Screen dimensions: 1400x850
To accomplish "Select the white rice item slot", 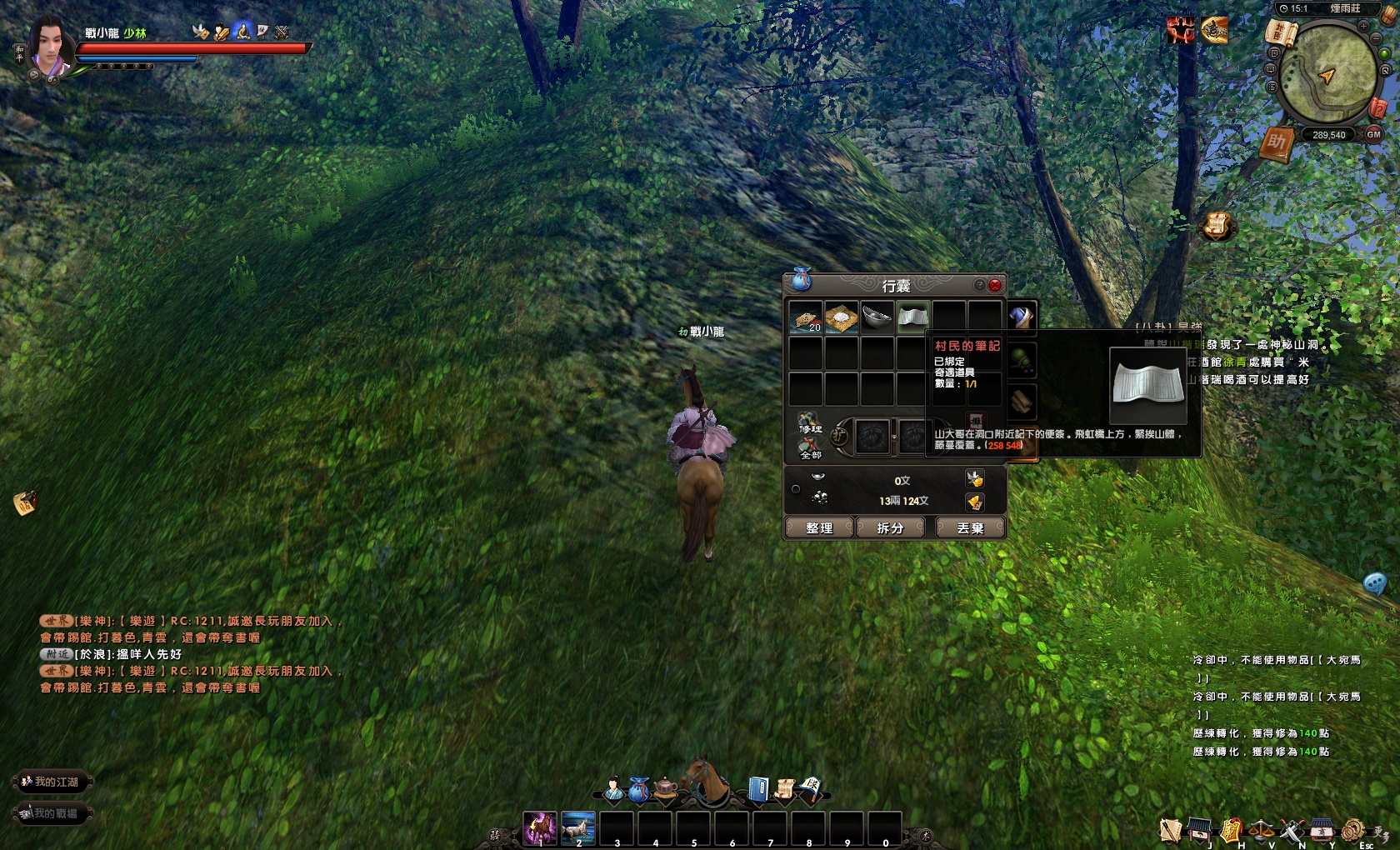I will tap(842, 317).
